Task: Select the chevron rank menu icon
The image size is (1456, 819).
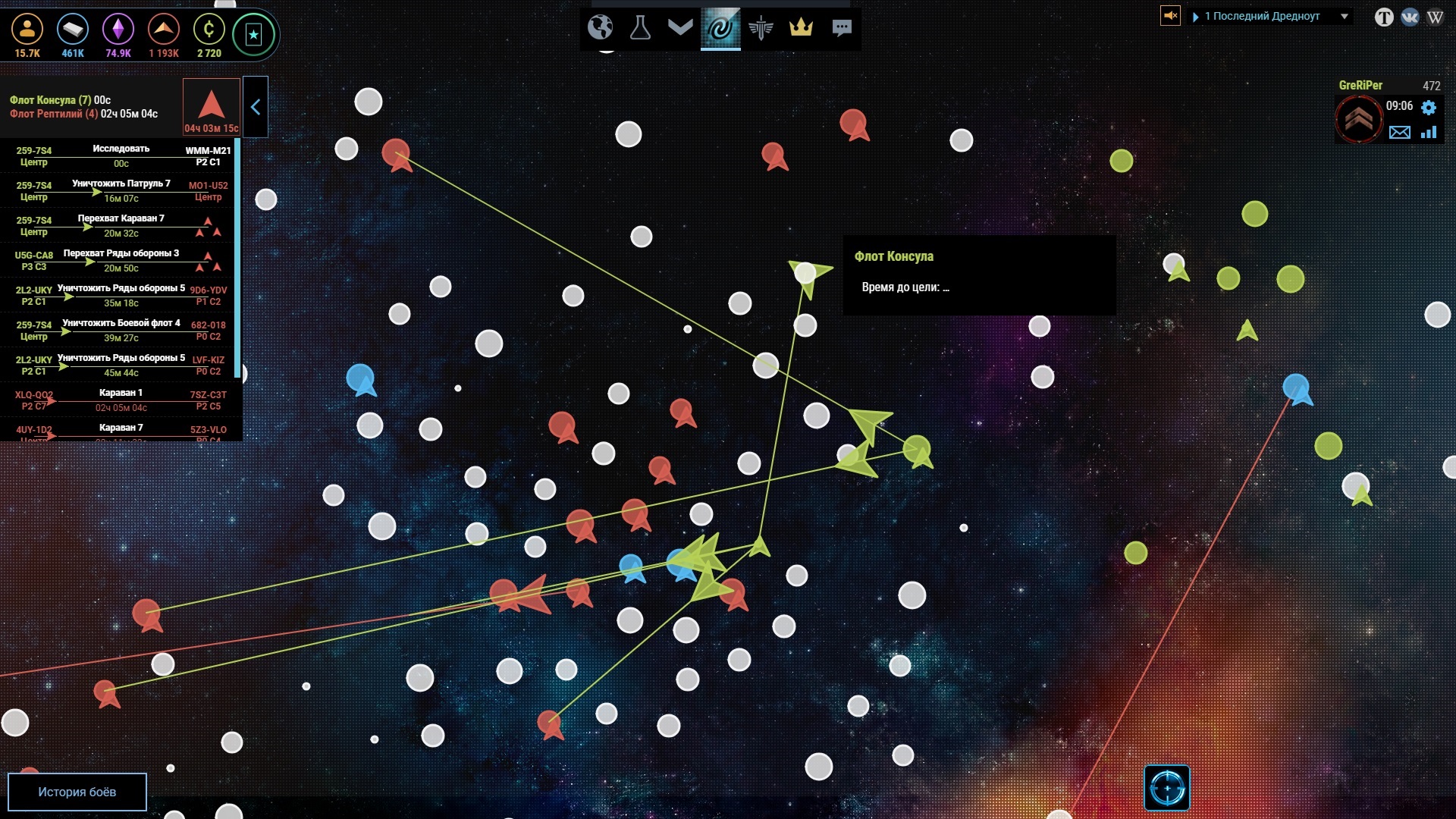Action: pyautogui.click(x=680, y=28)
